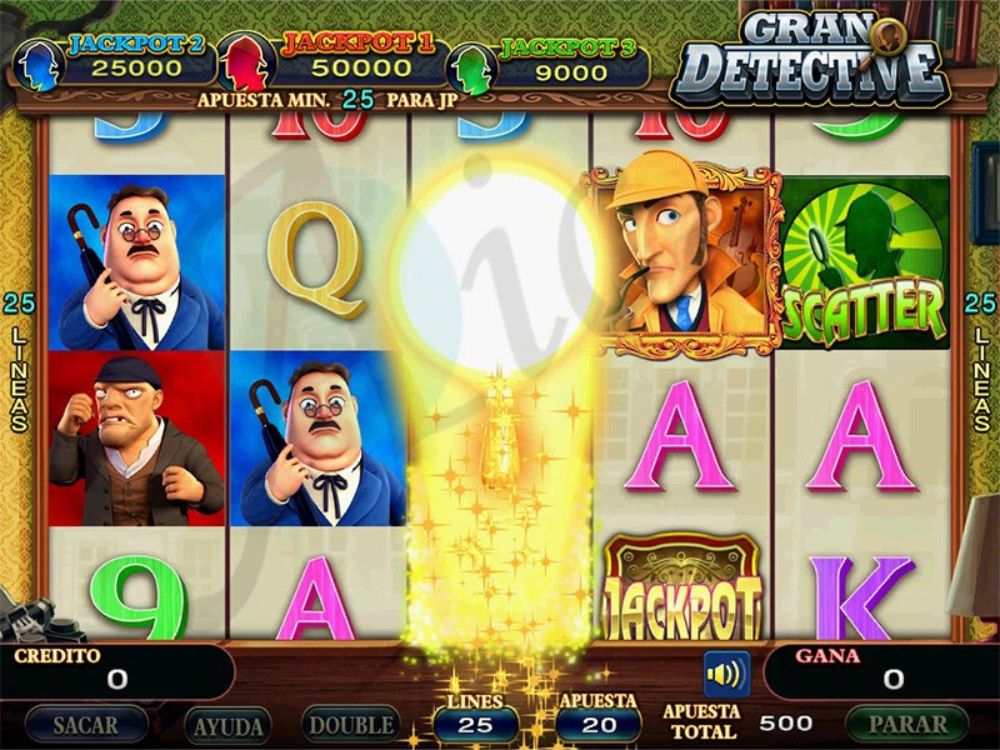Activate the DOUBLE gamble button
The image size is (1000, 750).
click(x=351, y=724)
